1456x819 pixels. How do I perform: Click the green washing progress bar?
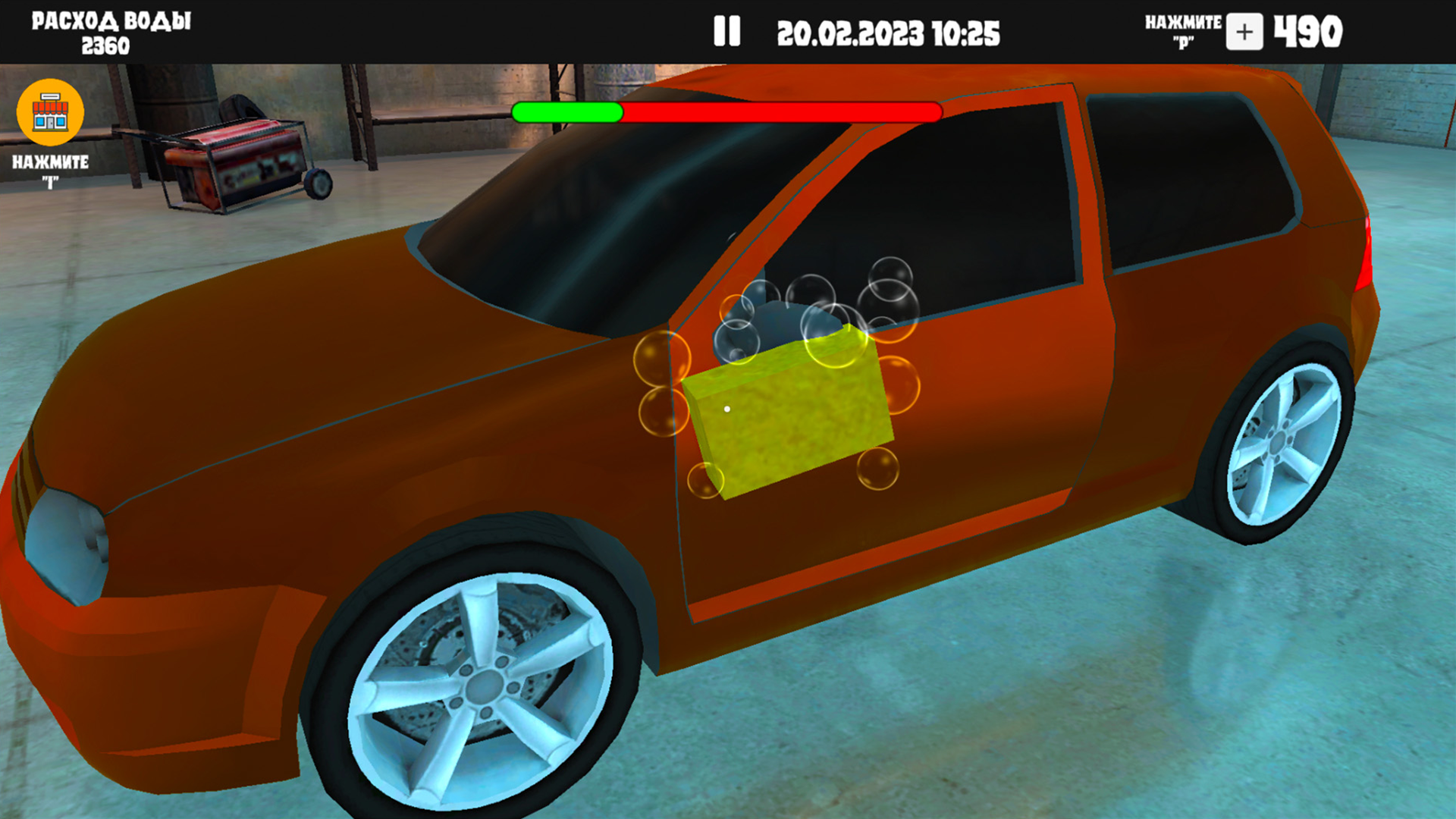click(567, 112)
